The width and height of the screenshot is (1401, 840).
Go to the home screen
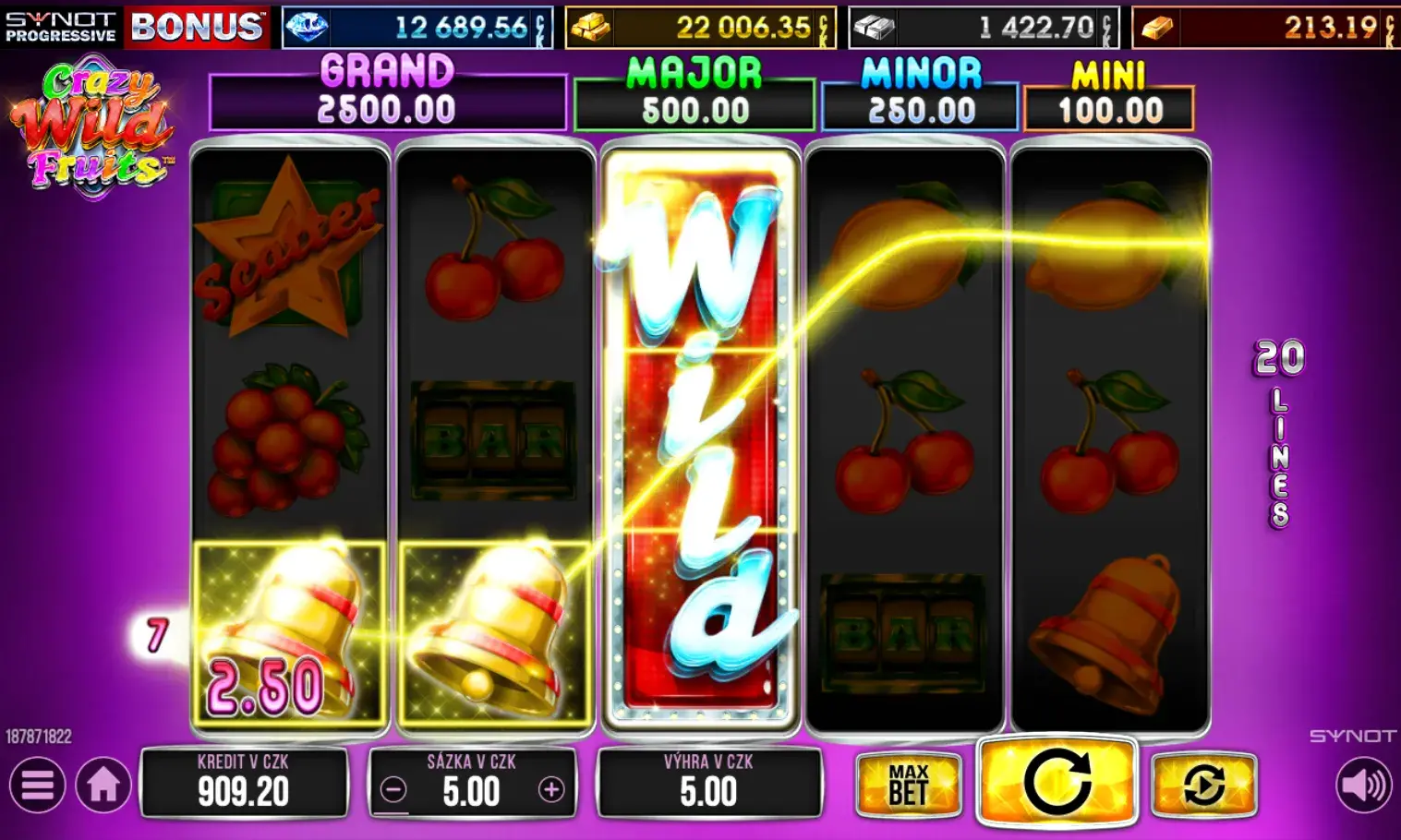[103, 786]
